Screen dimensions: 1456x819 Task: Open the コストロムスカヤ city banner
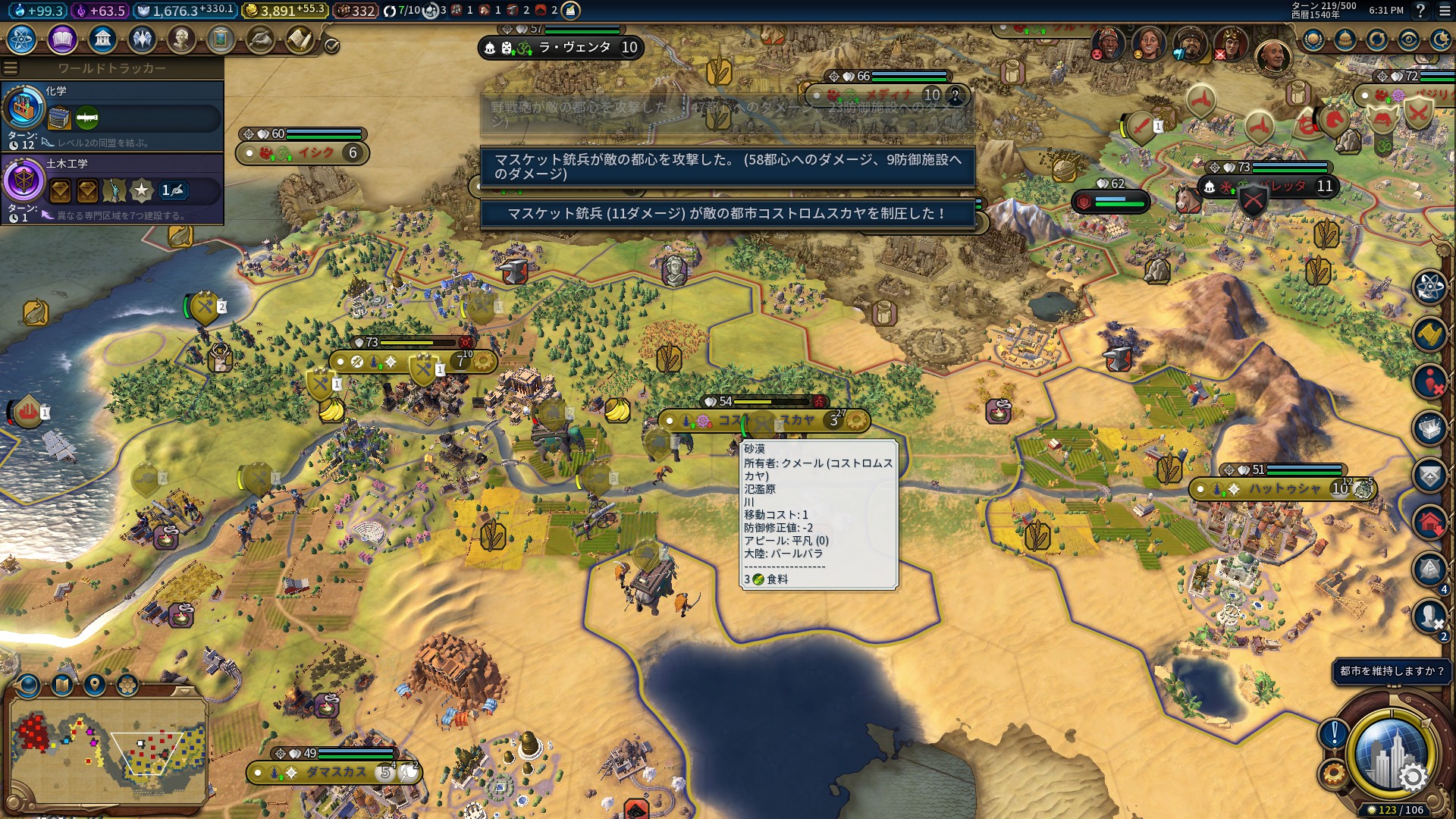pos(764,420)
